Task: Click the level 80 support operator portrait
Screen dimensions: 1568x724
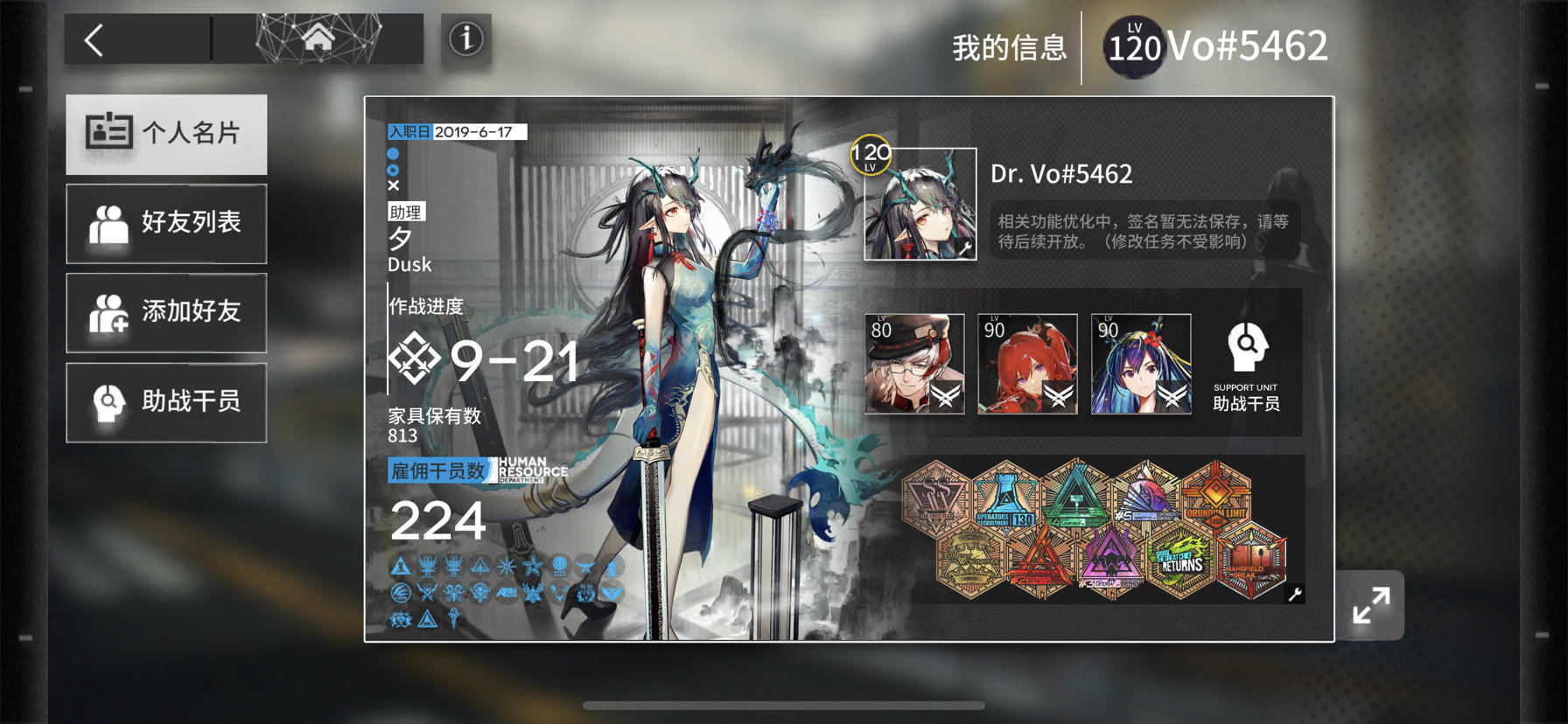Action: coord(913,363)
